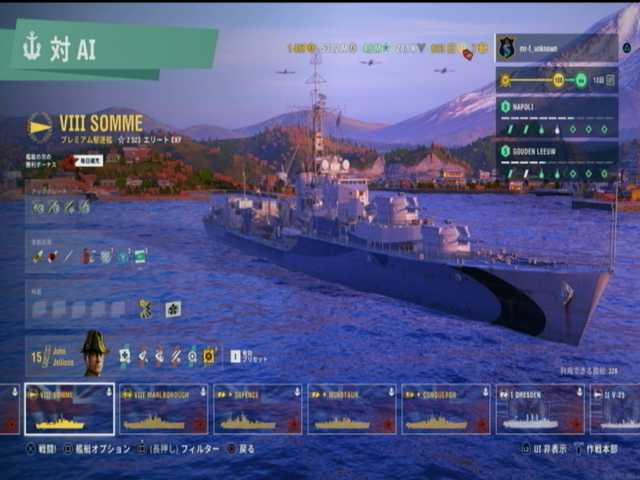Select the Conqueror ship card
640x480 pixels.
click(x=446, y=409)
